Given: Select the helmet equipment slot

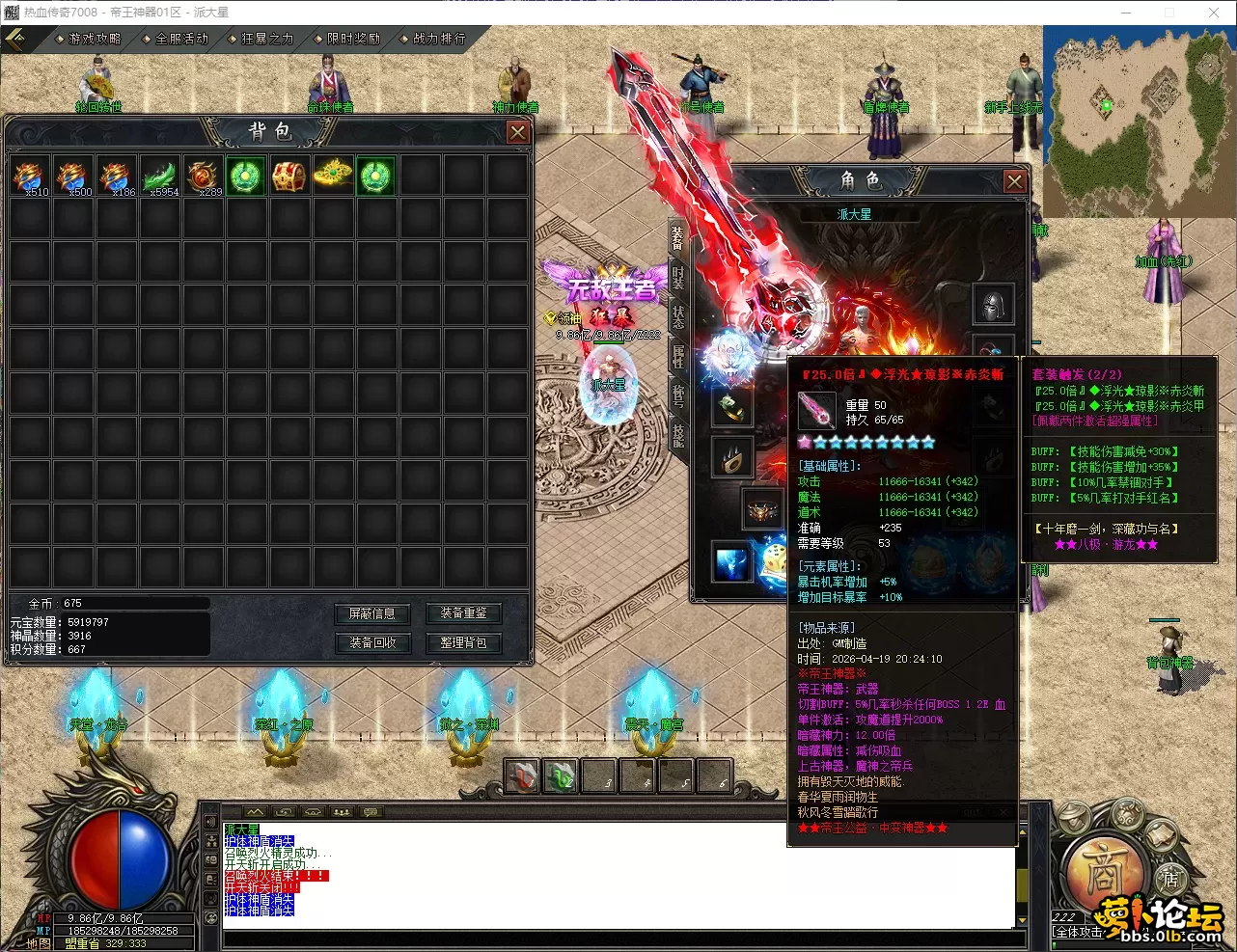Looking at the screenshot, I should pyautogui.click(x=992, y=305).
